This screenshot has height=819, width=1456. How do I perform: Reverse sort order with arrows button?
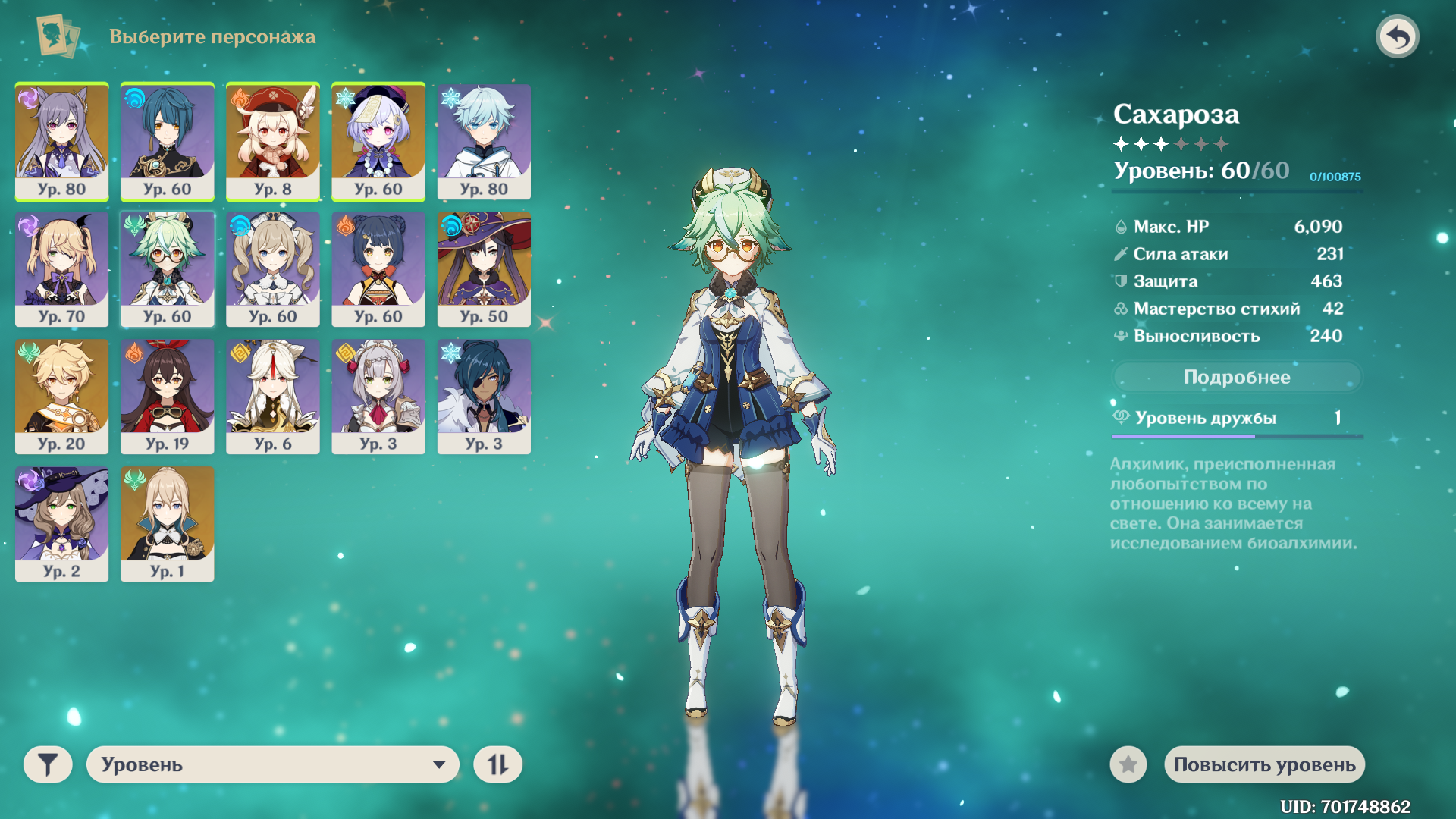pos(497,764)
